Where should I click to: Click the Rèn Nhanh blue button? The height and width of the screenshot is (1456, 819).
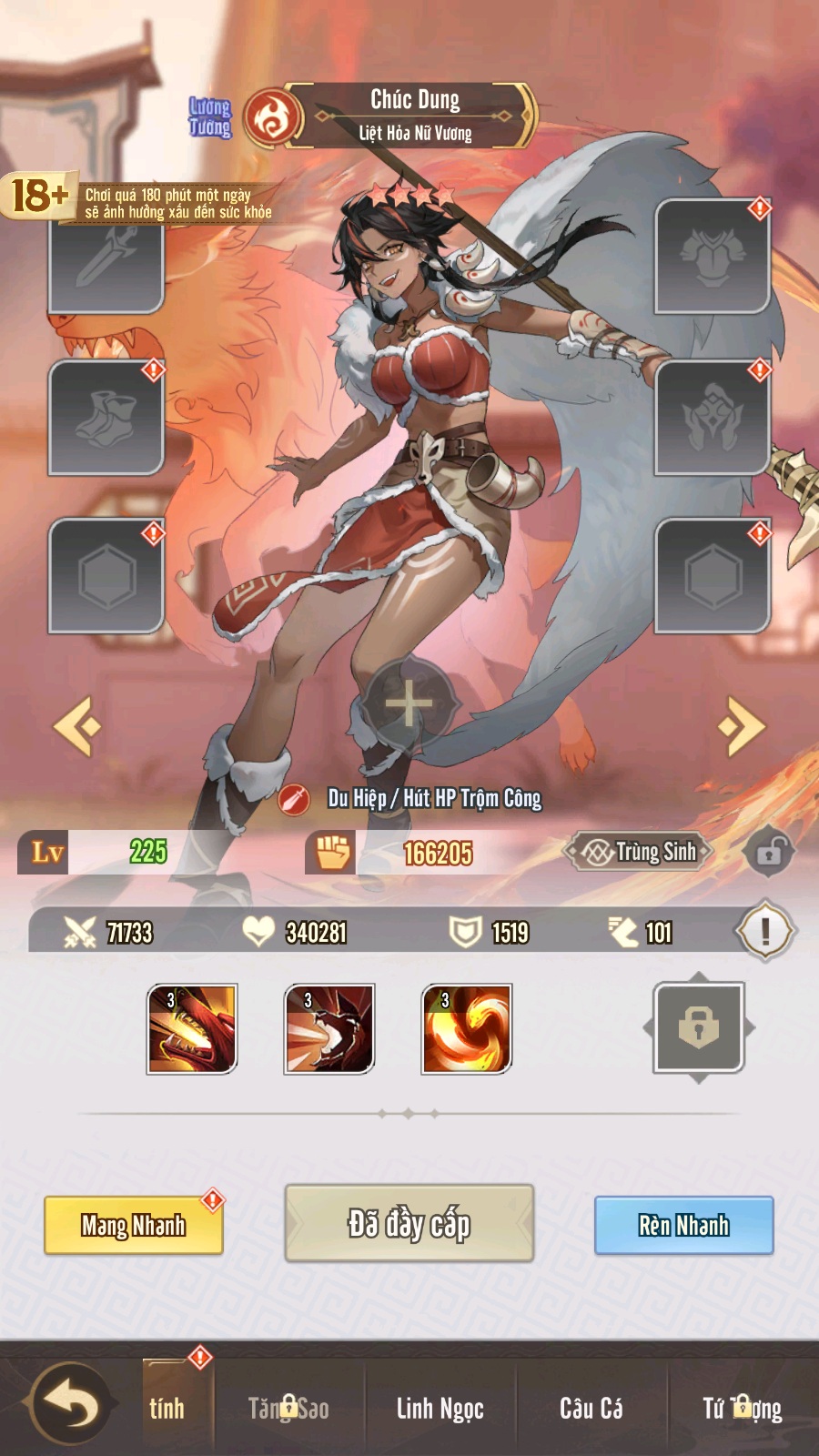click(683, 1225)
